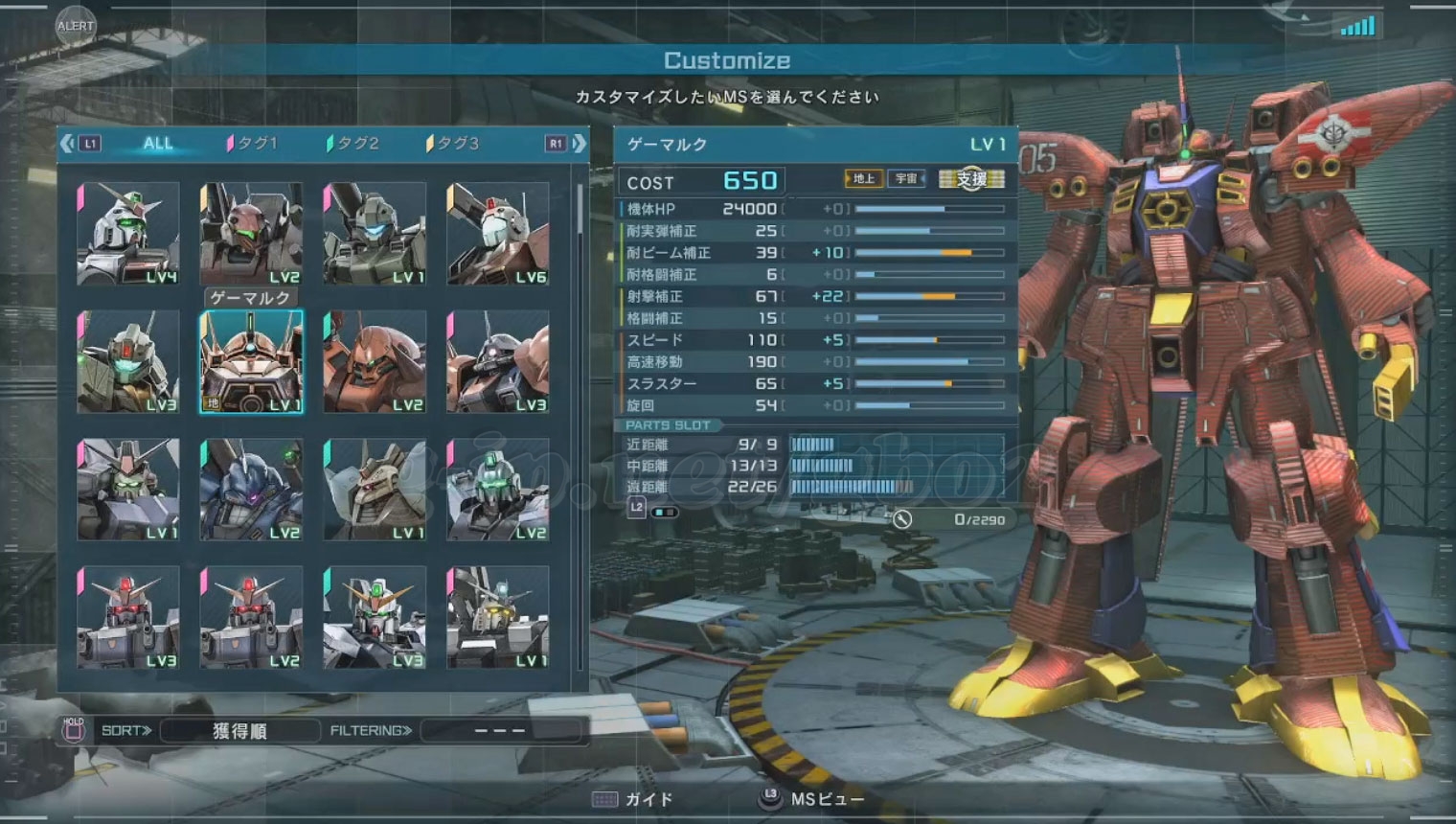
Task: Select the タグ2 tab
Action: [353, 144]
